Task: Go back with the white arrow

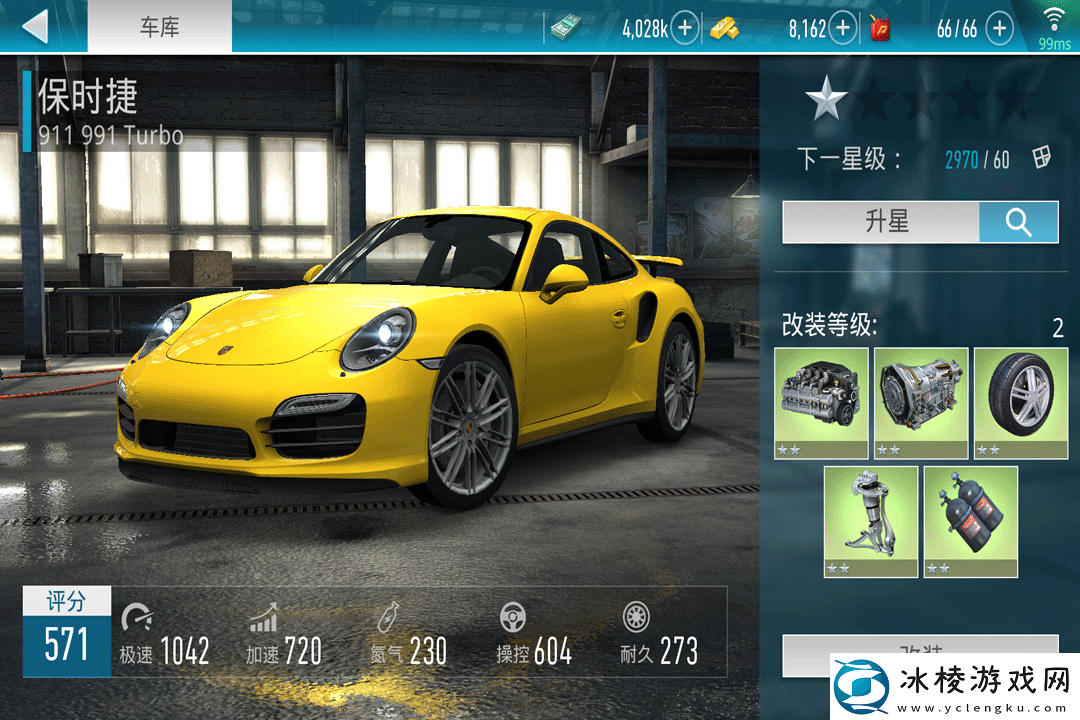Action: [x=36, y=27]
